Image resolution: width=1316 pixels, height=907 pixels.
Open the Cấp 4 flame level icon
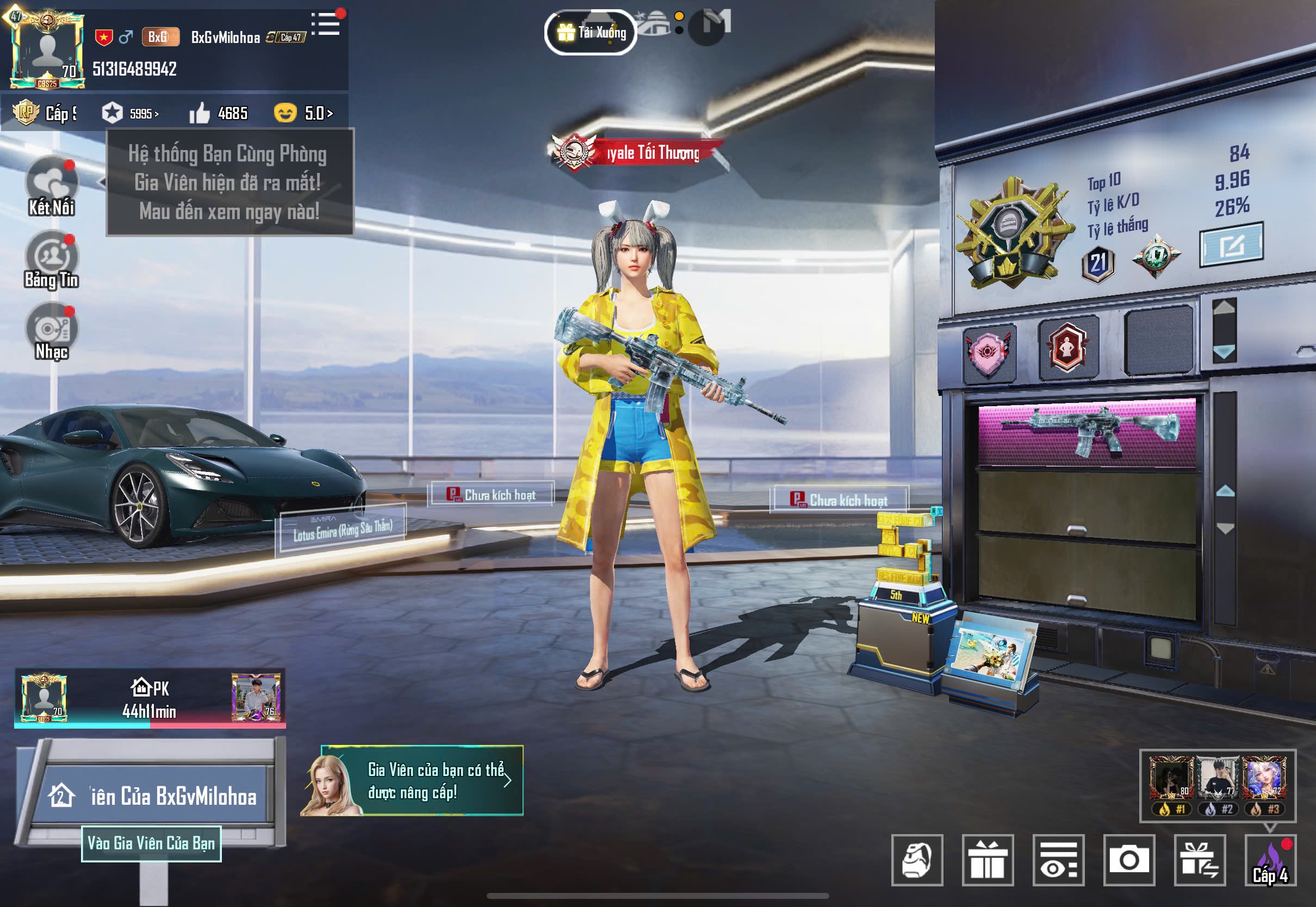pos(1270,860)
